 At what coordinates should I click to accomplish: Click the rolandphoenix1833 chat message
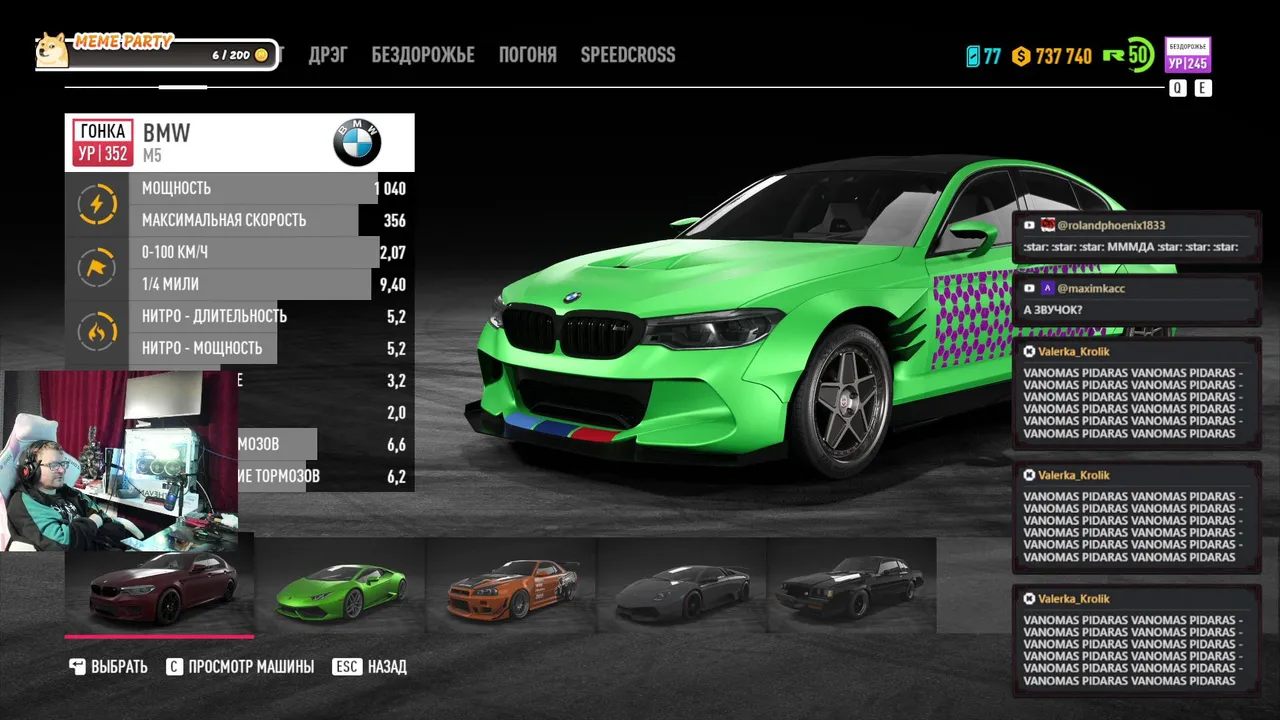point(1136,237)
